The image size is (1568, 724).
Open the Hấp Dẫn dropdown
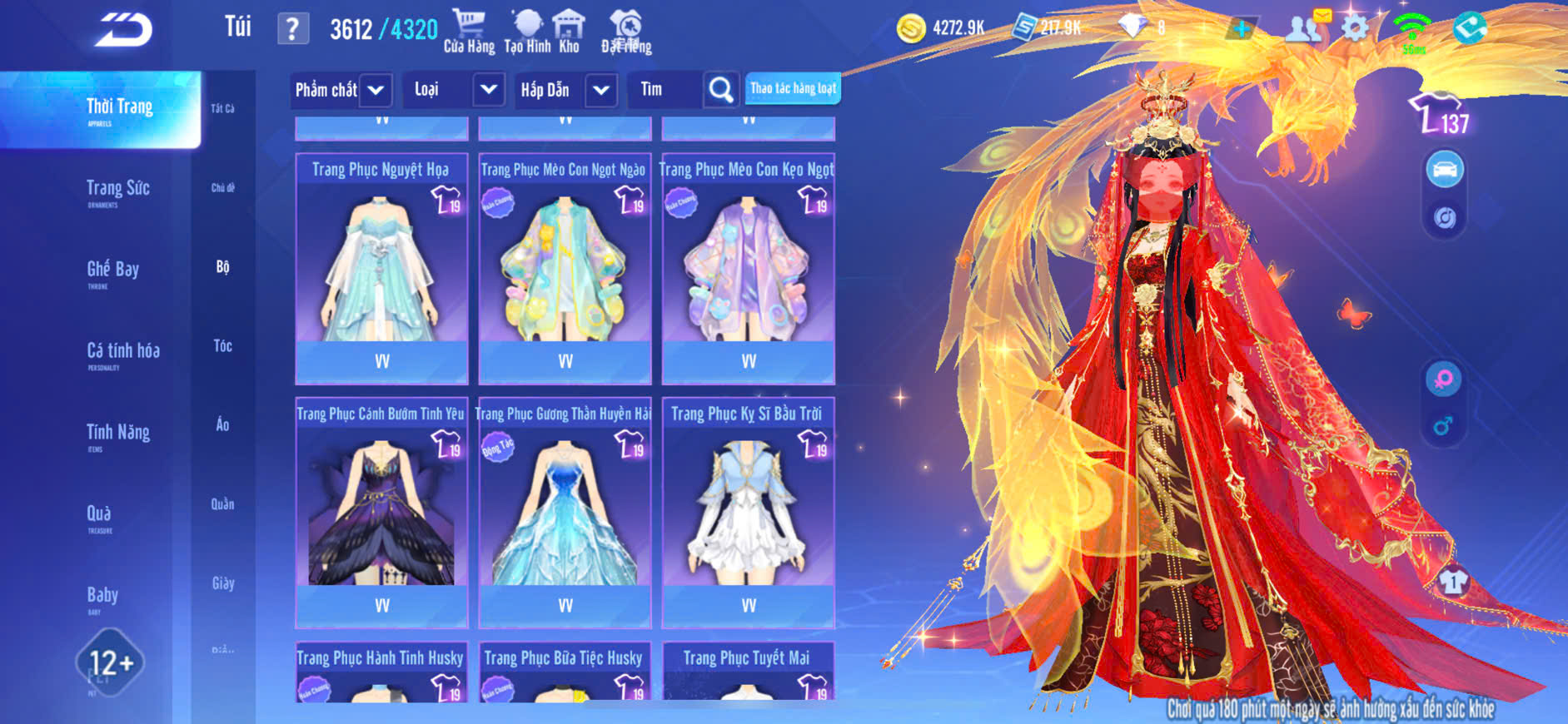601,90
